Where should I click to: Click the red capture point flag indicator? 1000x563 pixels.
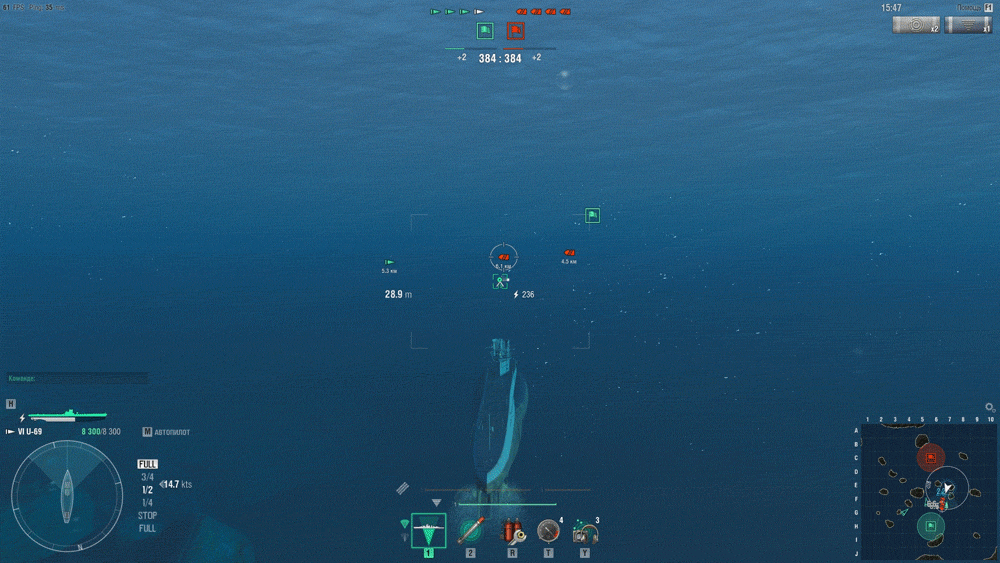point(515,31)
